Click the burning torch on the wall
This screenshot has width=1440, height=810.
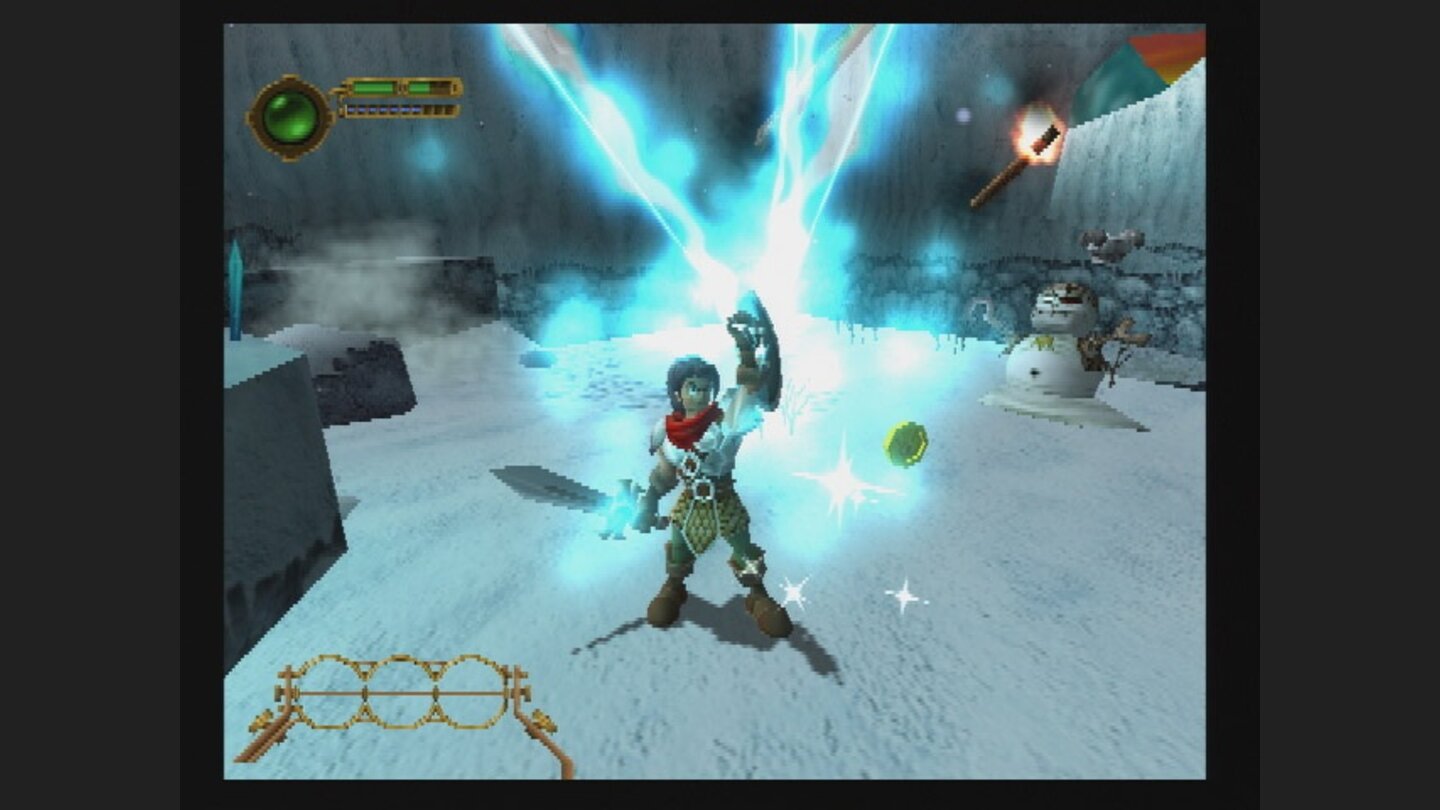pyautogui.click(x=1040, y=133)
